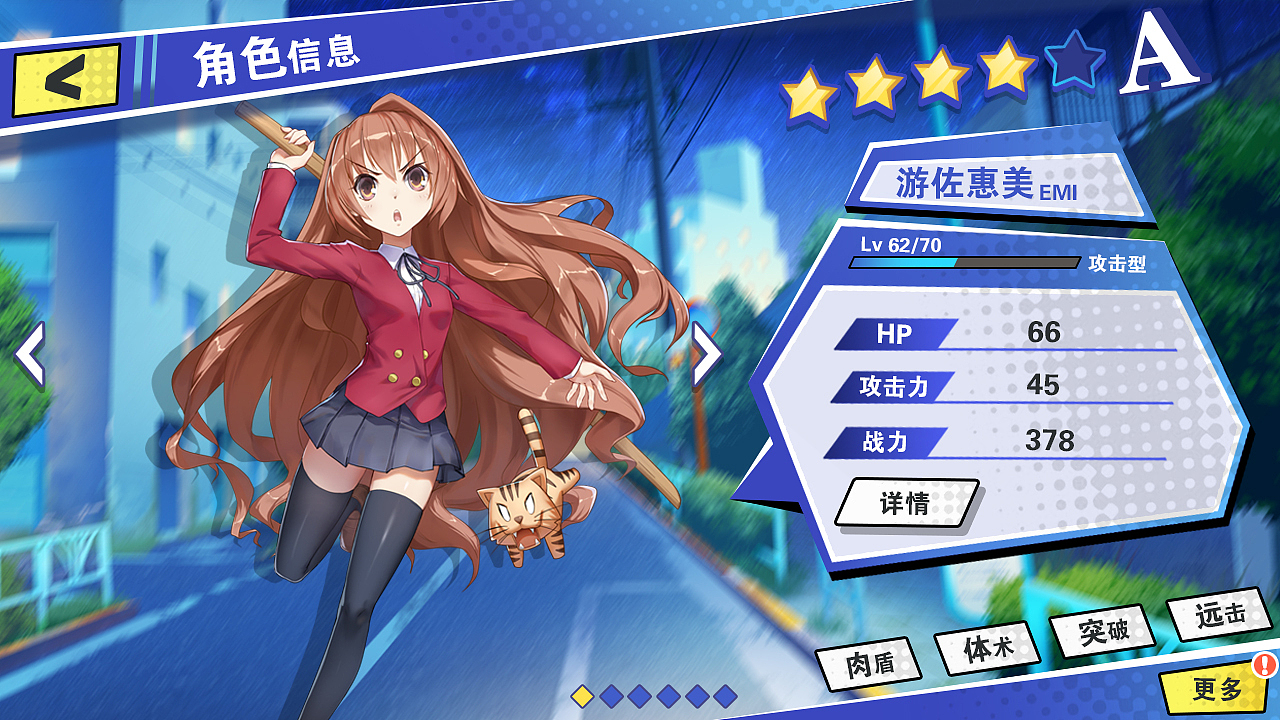Open the 详情 details button
Viewport: 1280px width, 720px height.
point(906,502)
